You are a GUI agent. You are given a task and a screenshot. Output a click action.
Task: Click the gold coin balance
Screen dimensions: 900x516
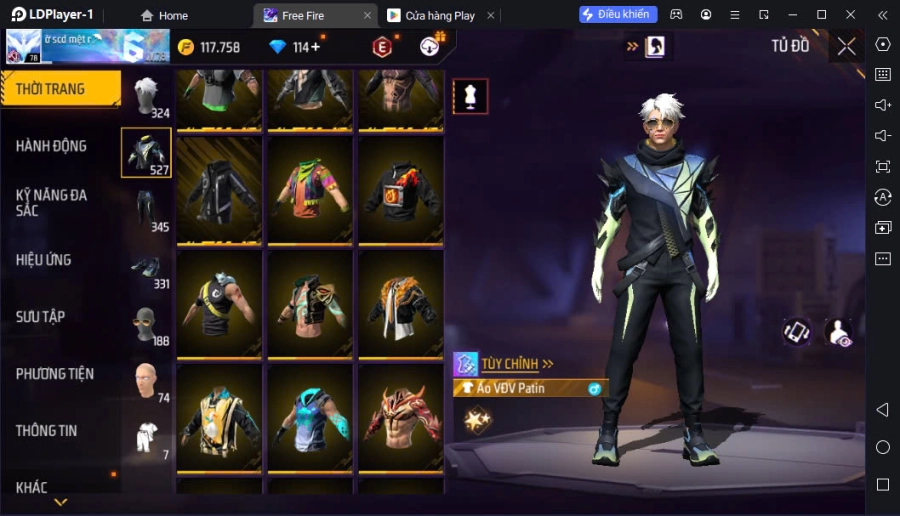click(x=209, y=47)
